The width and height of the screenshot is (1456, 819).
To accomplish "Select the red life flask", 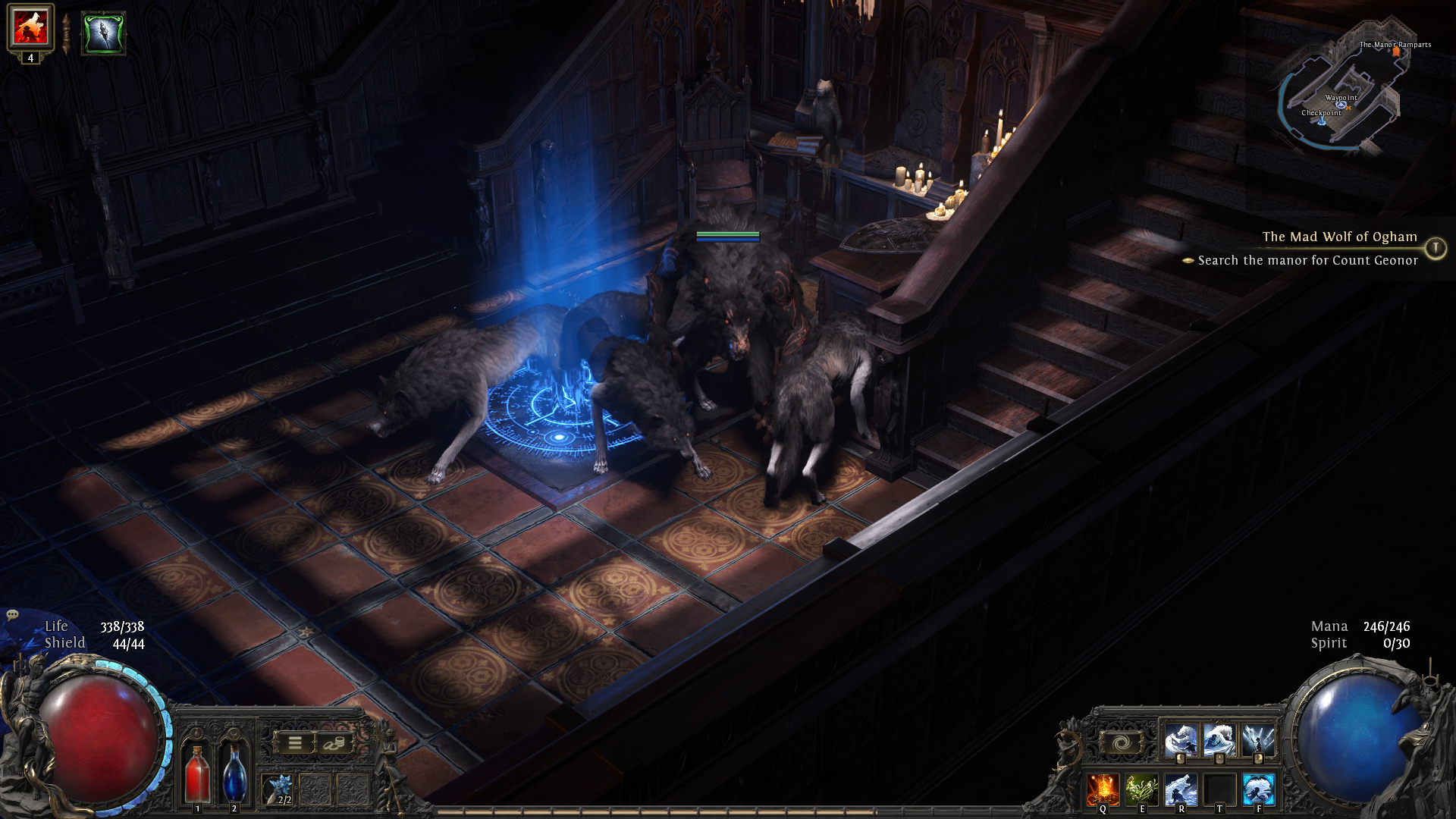I will point(197,772).
